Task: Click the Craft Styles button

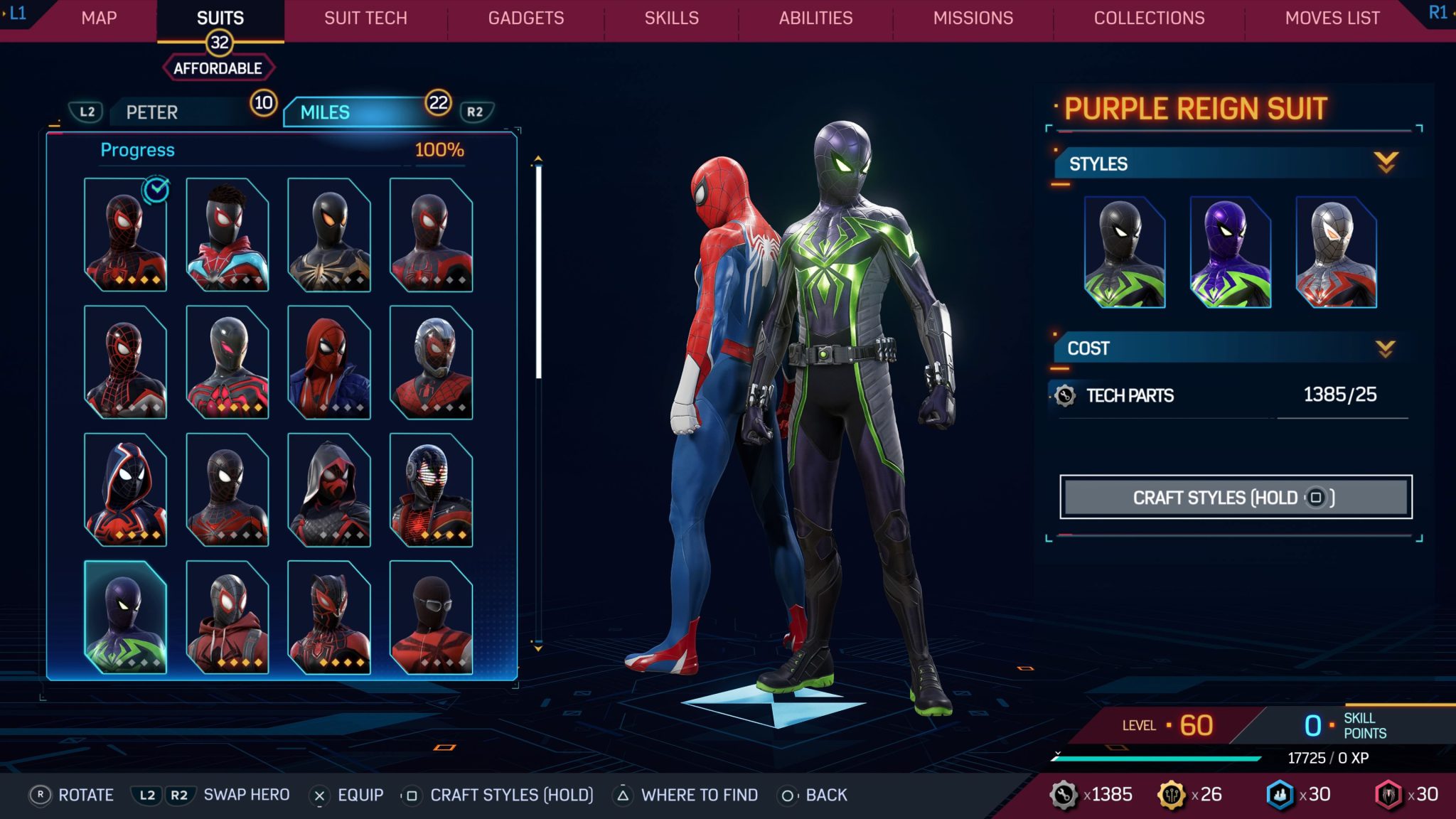Action: click(x=1235, y=497)
